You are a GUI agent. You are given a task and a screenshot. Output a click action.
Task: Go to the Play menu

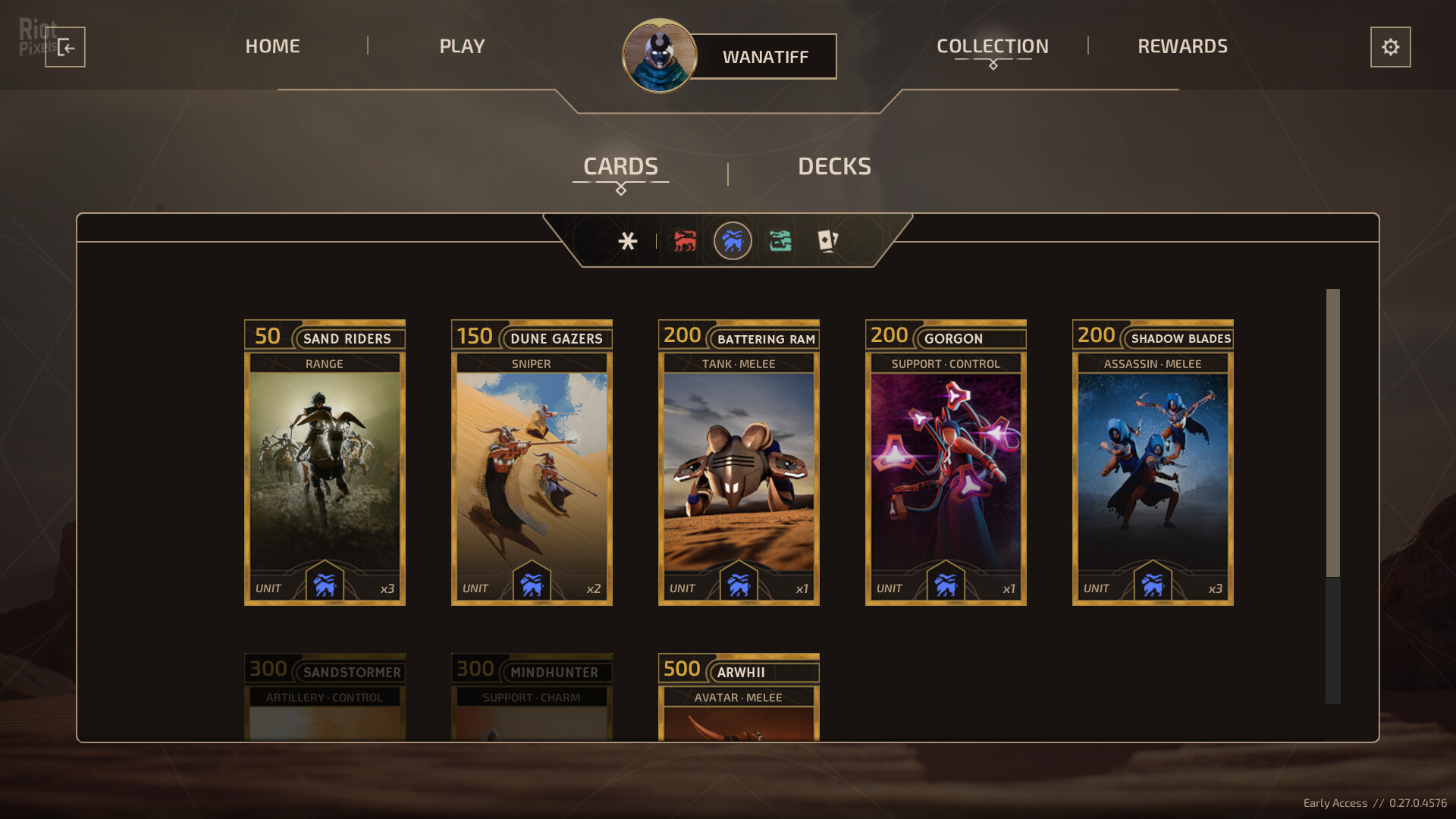(x=462, y=46)
